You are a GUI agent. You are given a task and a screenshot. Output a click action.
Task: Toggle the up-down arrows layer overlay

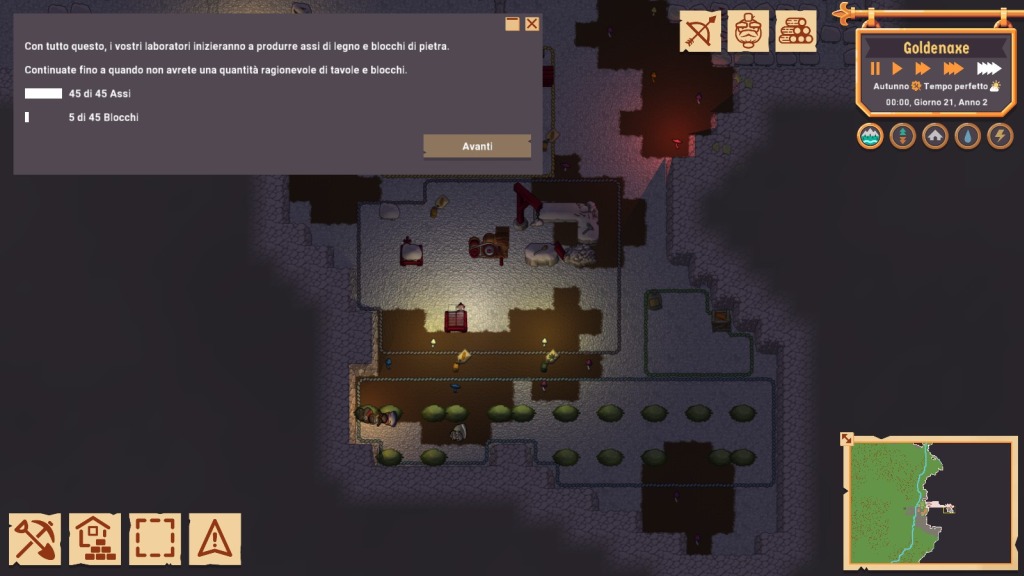(903, 136)
